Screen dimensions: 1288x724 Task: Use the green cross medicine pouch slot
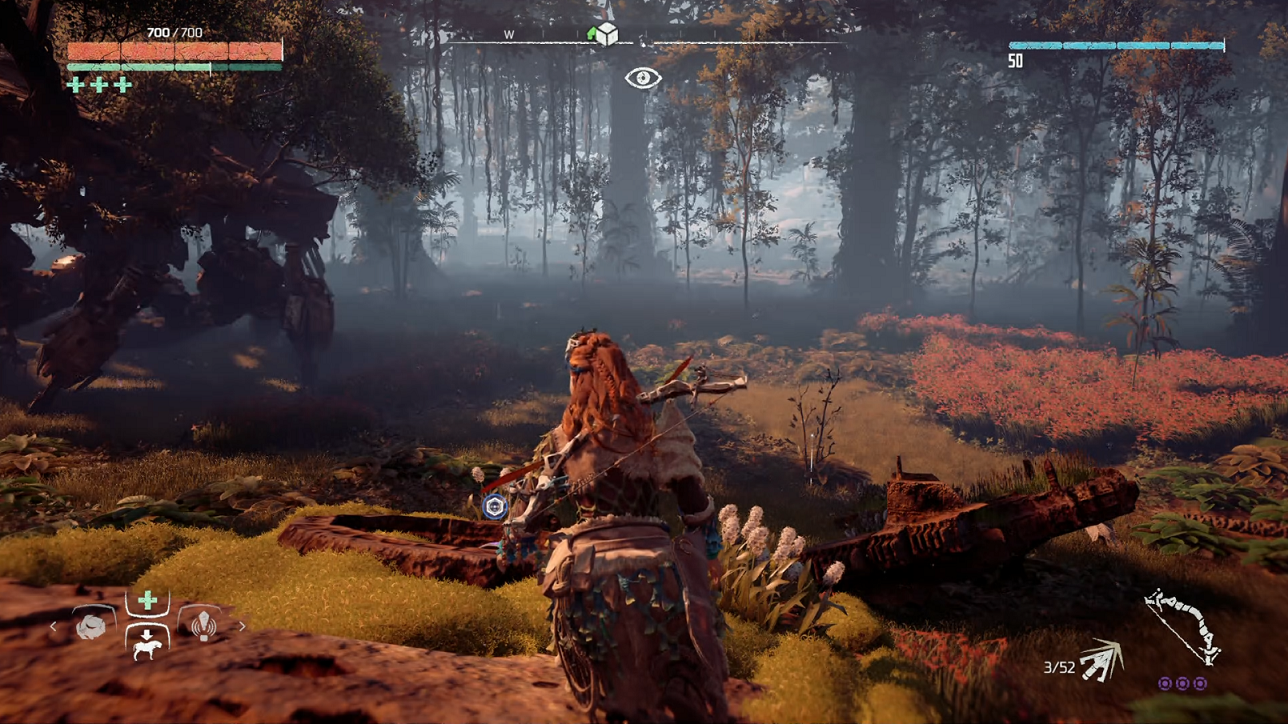tap(147, 601)
